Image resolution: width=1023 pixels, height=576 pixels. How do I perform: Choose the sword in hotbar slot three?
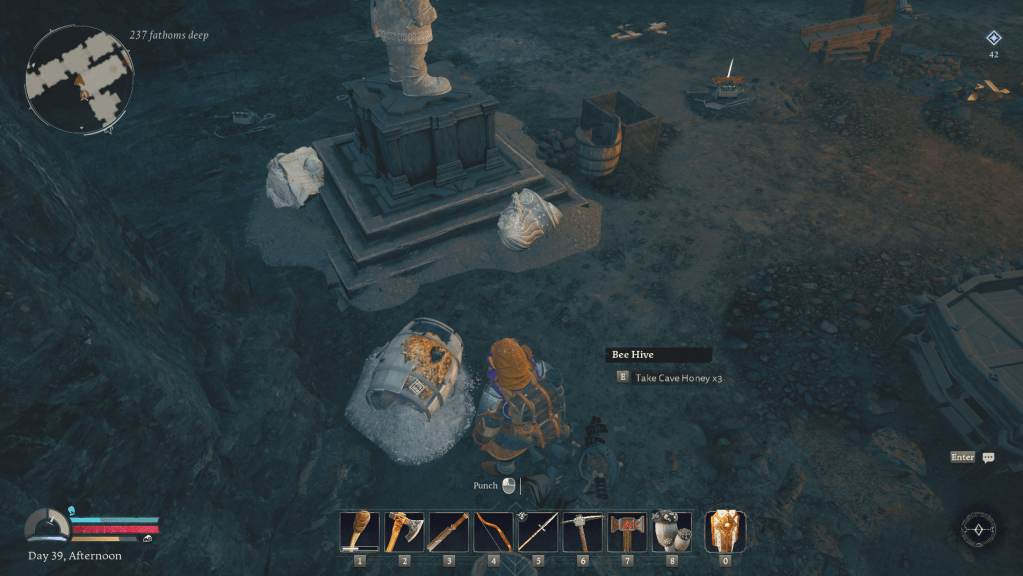point(448,531)
